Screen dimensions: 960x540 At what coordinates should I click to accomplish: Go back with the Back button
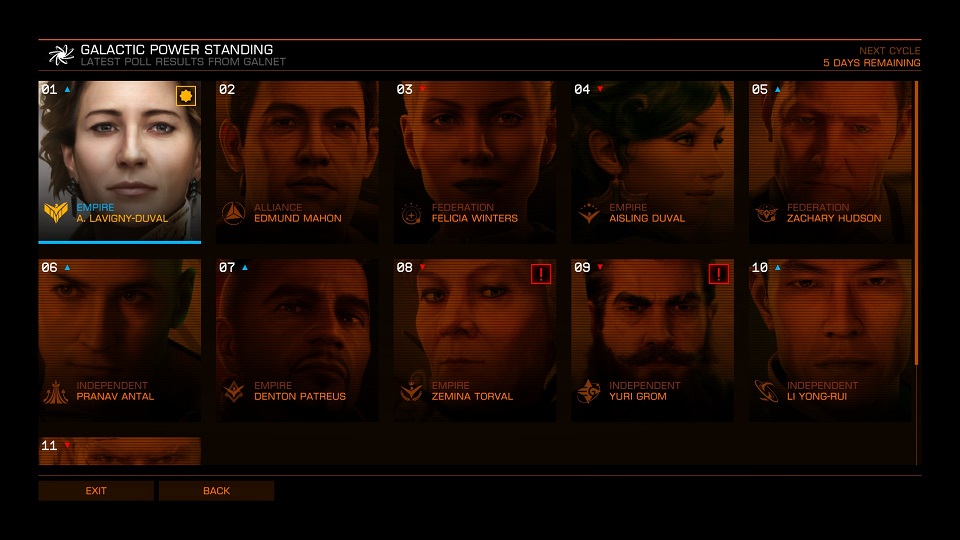pyautogui.click(x=216, y=491)
